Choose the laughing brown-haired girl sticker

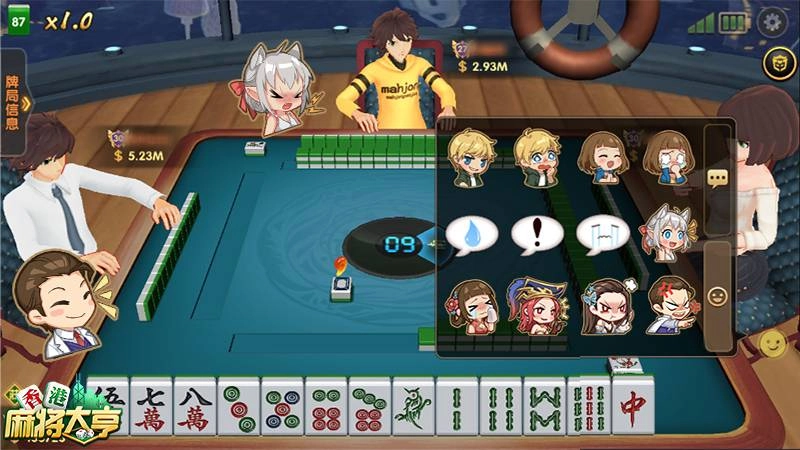pos(603,159)
